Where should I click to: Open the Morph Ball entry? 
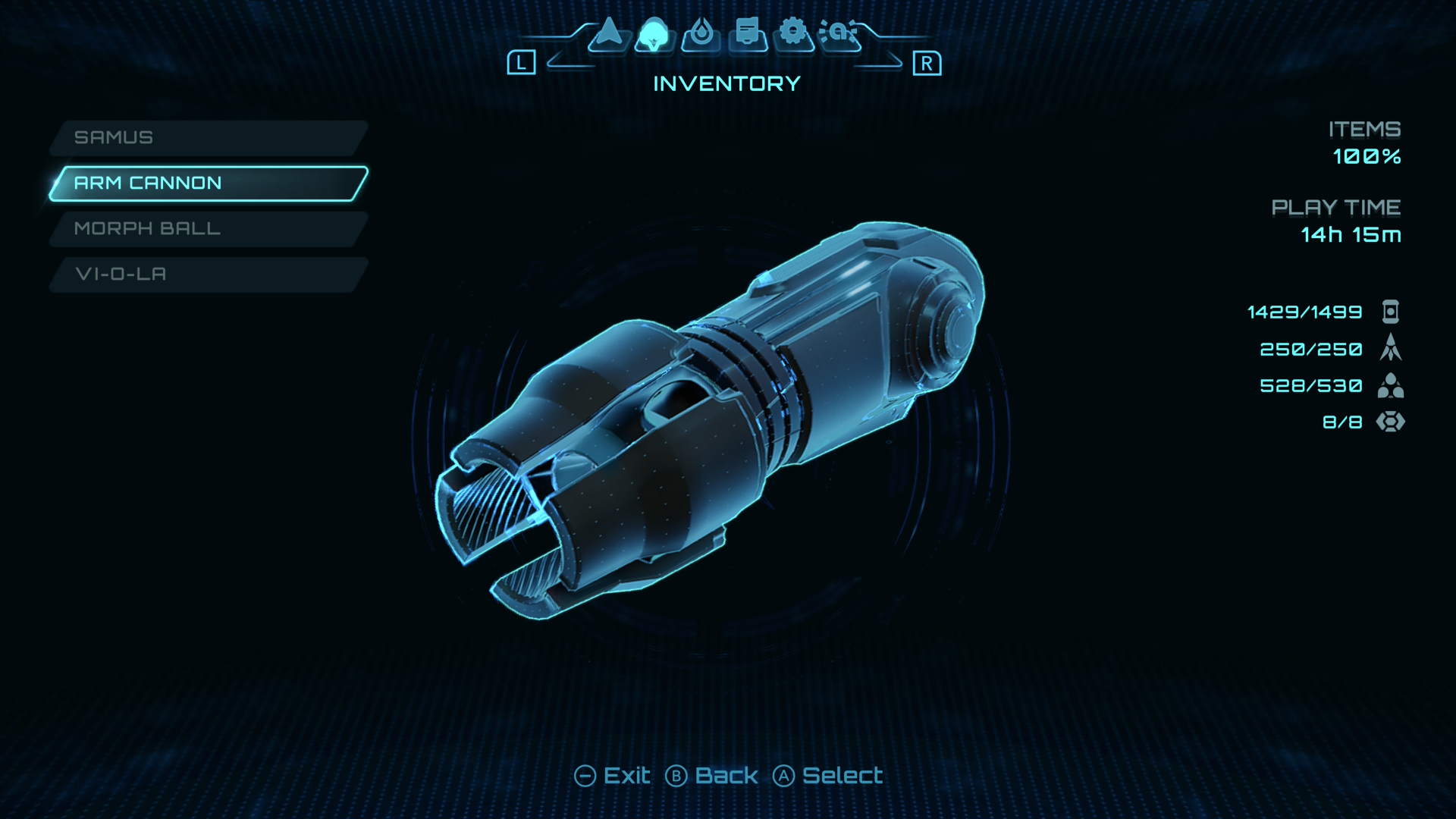coord(208,229)
